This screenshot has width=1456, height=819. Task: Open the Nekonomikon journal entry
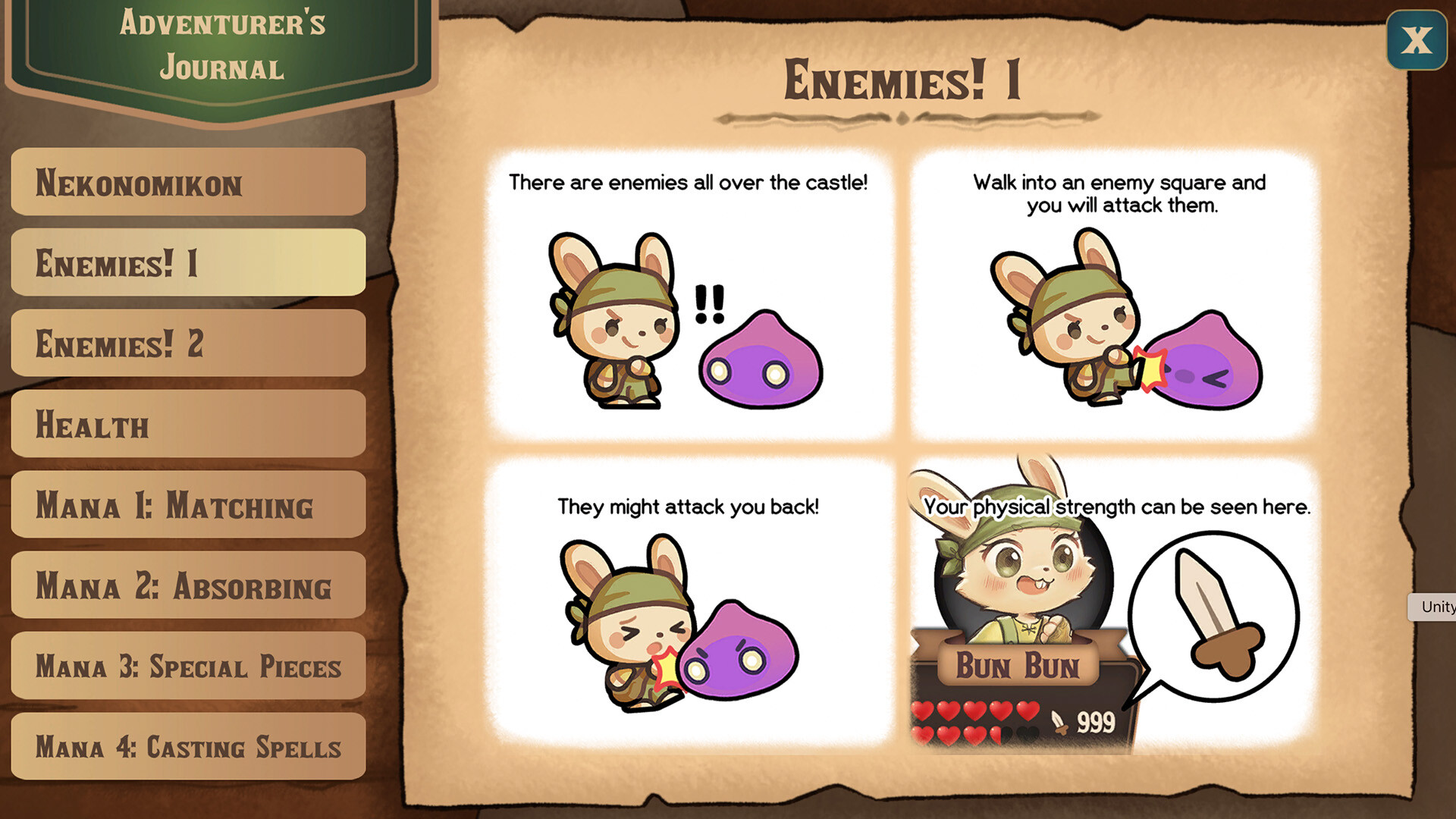point(187,184)
